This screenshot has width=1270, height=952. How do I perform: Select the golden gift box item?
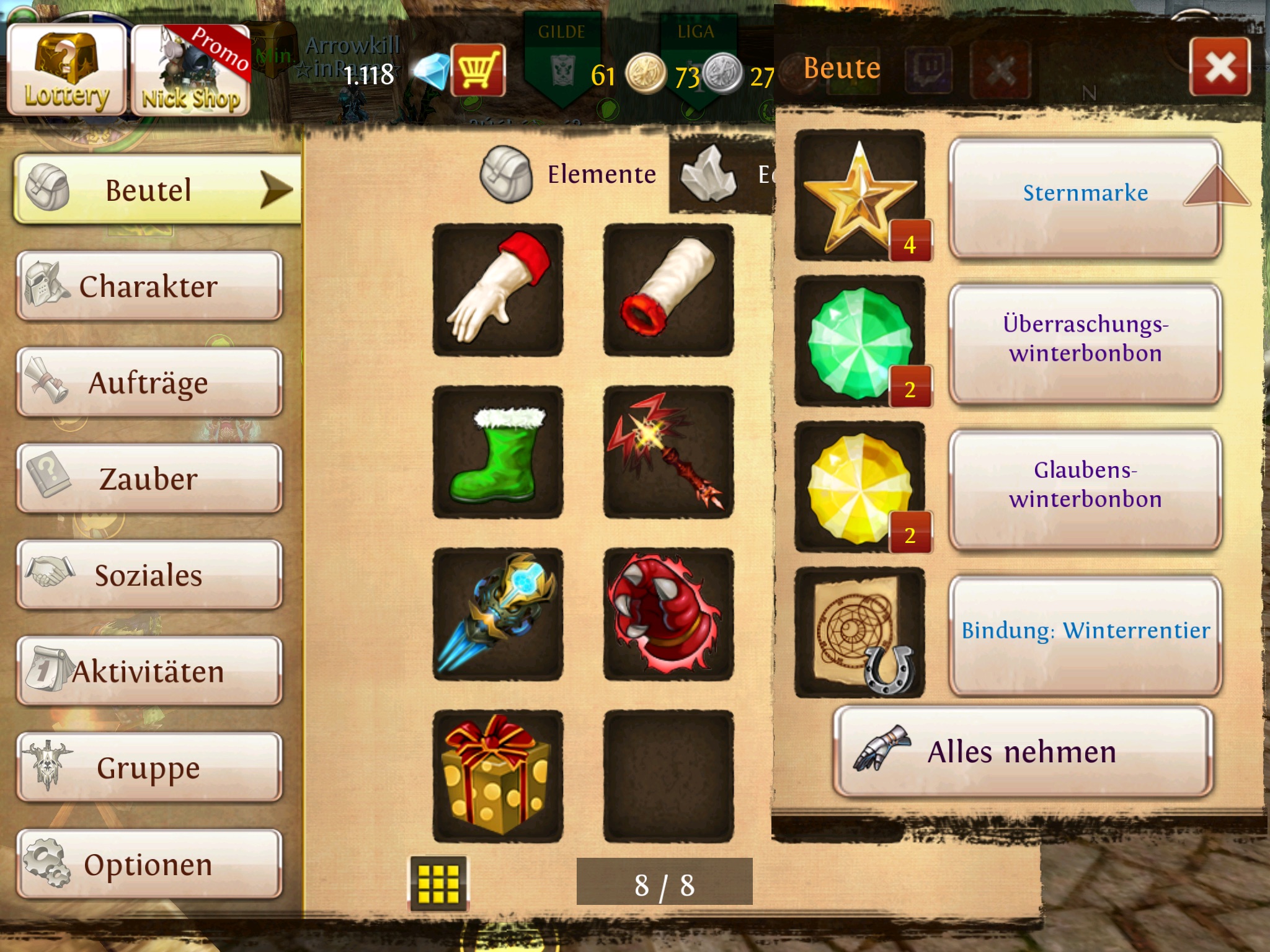(498, 776)
